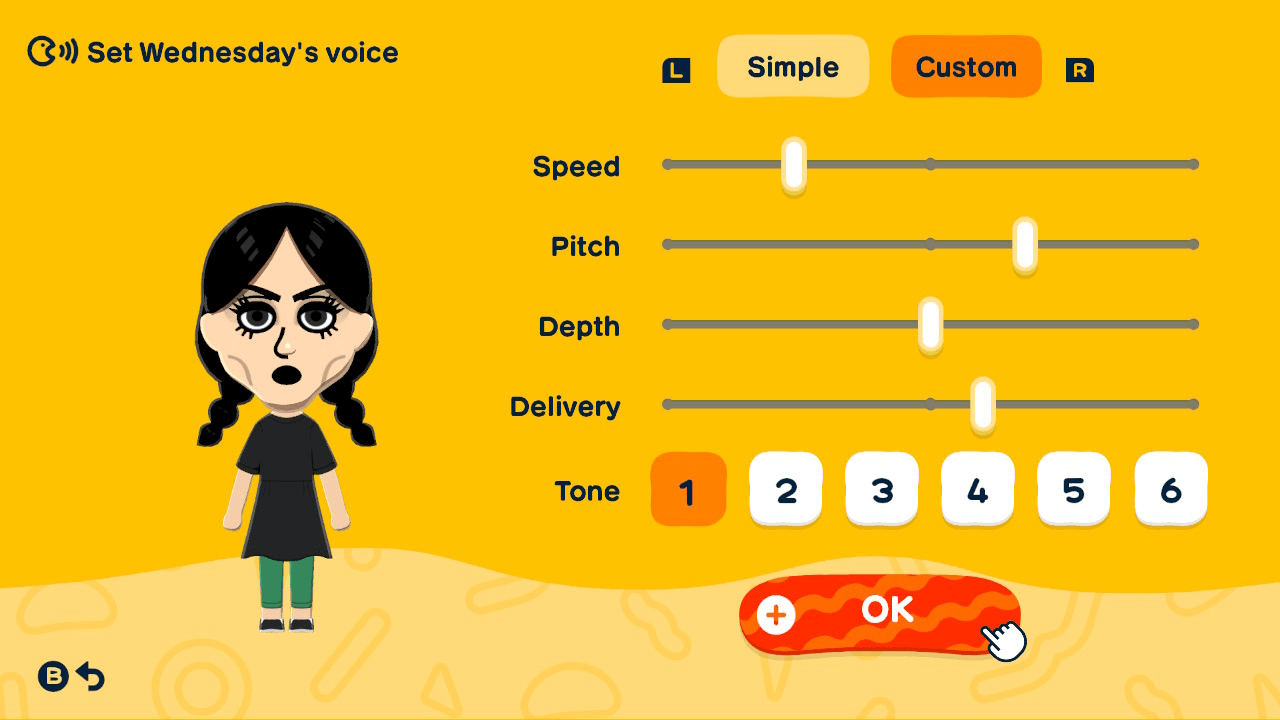Click the back arrow next to B
Image resolution: width=1280 pixels, height=720 pixels.
(x=90, y=678)
